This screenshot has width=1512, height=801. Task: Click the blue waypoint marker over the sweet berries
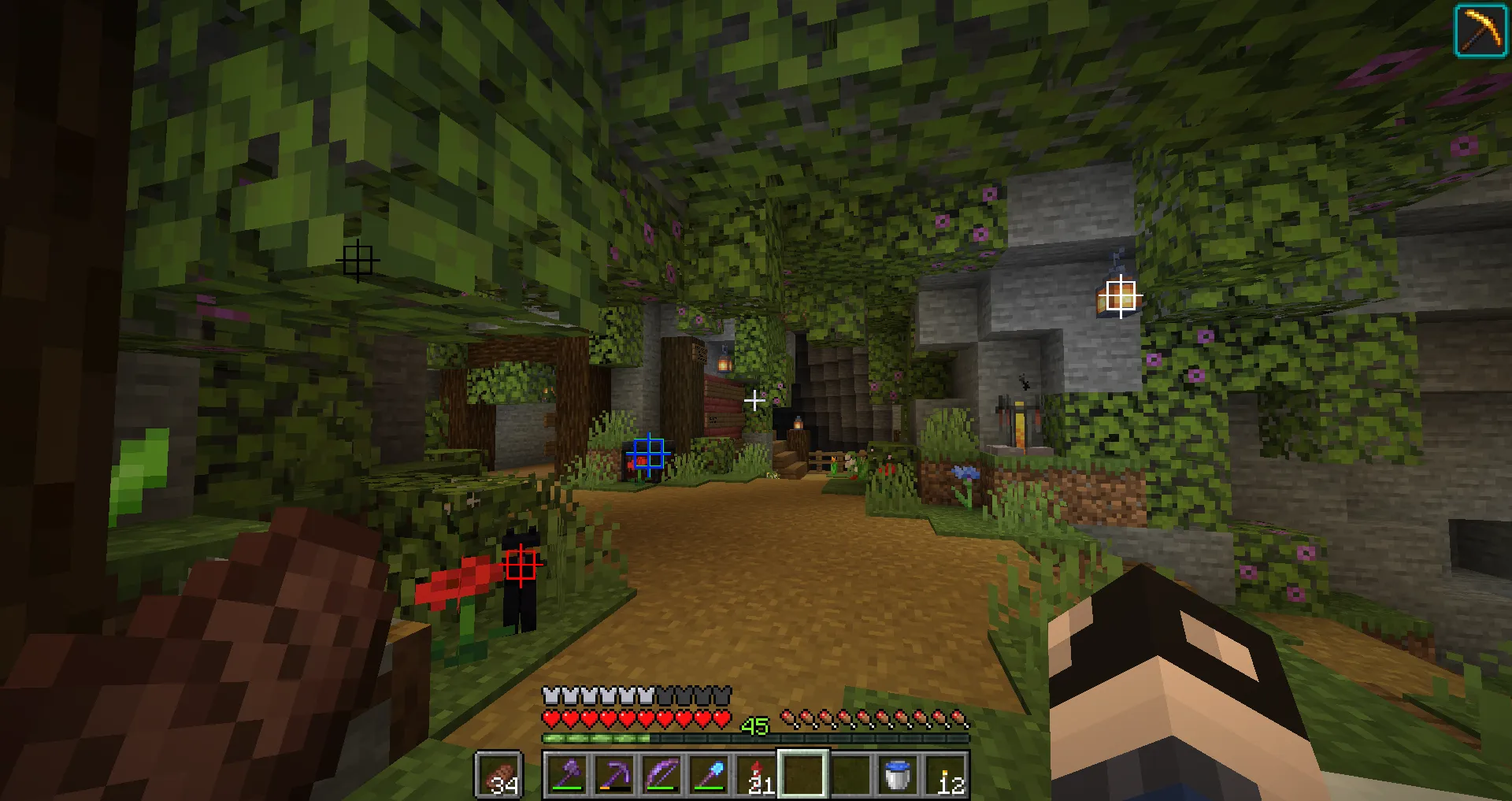pos(647,451)
